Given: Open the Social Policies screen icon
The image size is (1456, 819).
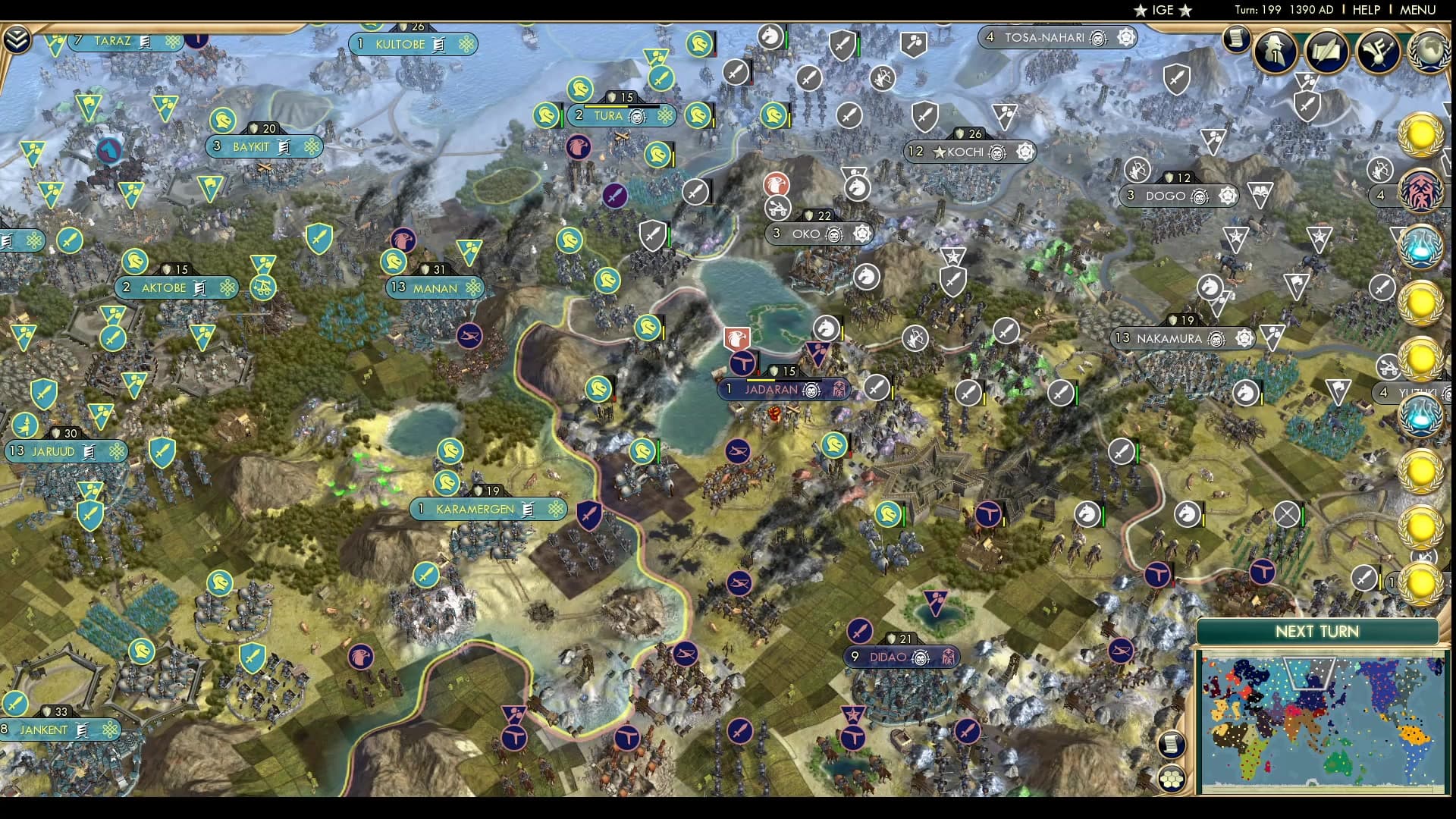Looking at the screenshot, I should (1326, 51).
